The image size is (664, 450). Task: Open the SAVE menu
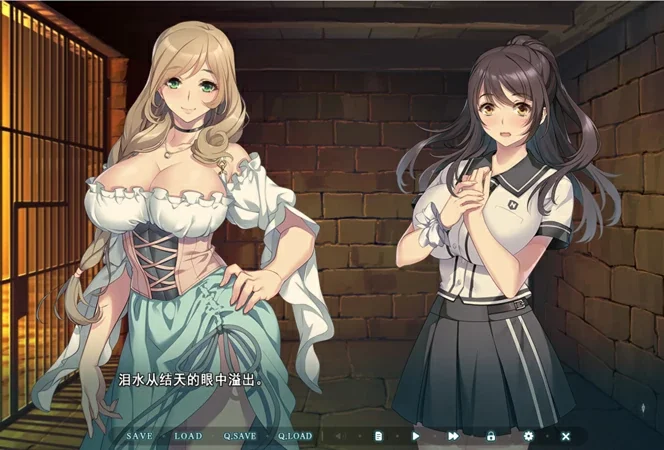[140, 436]
